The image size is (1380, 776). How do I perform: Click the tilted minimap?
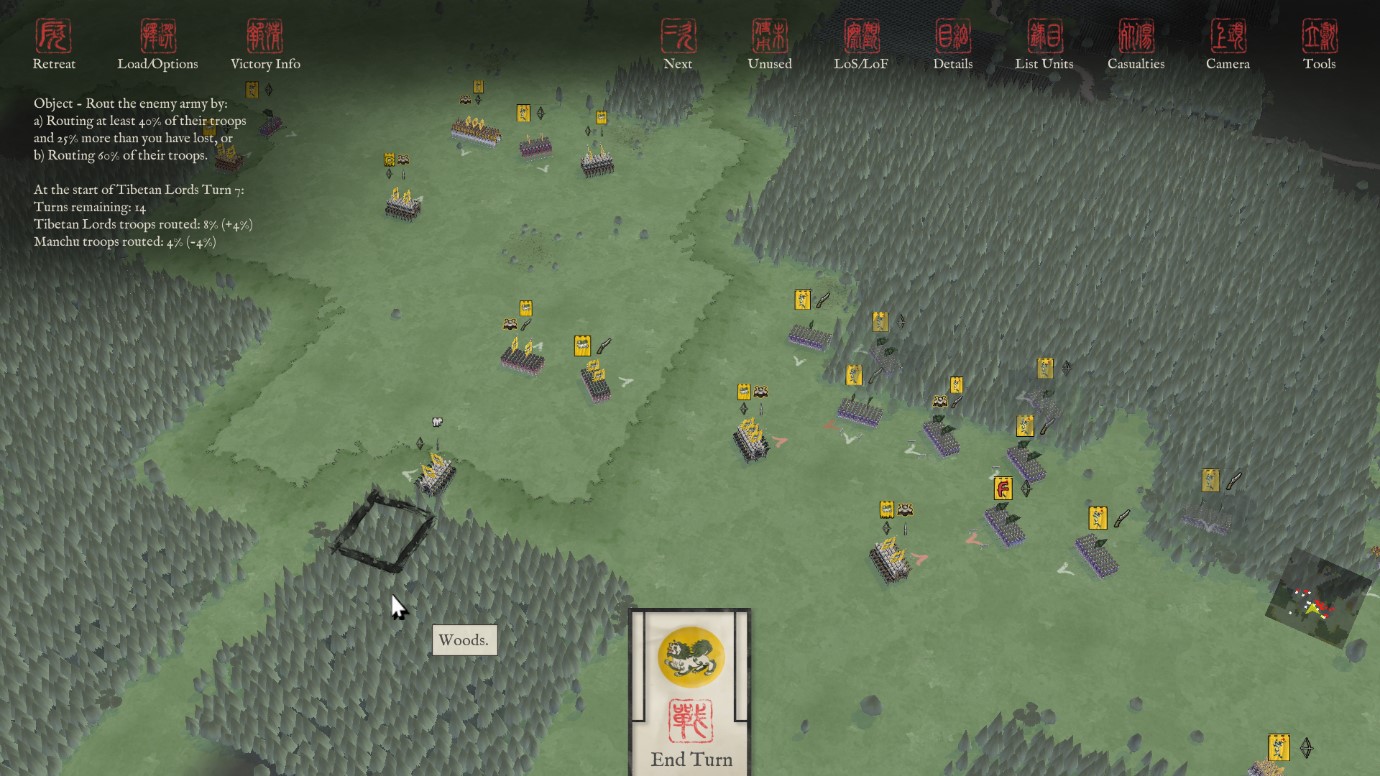pos(1318,598)
